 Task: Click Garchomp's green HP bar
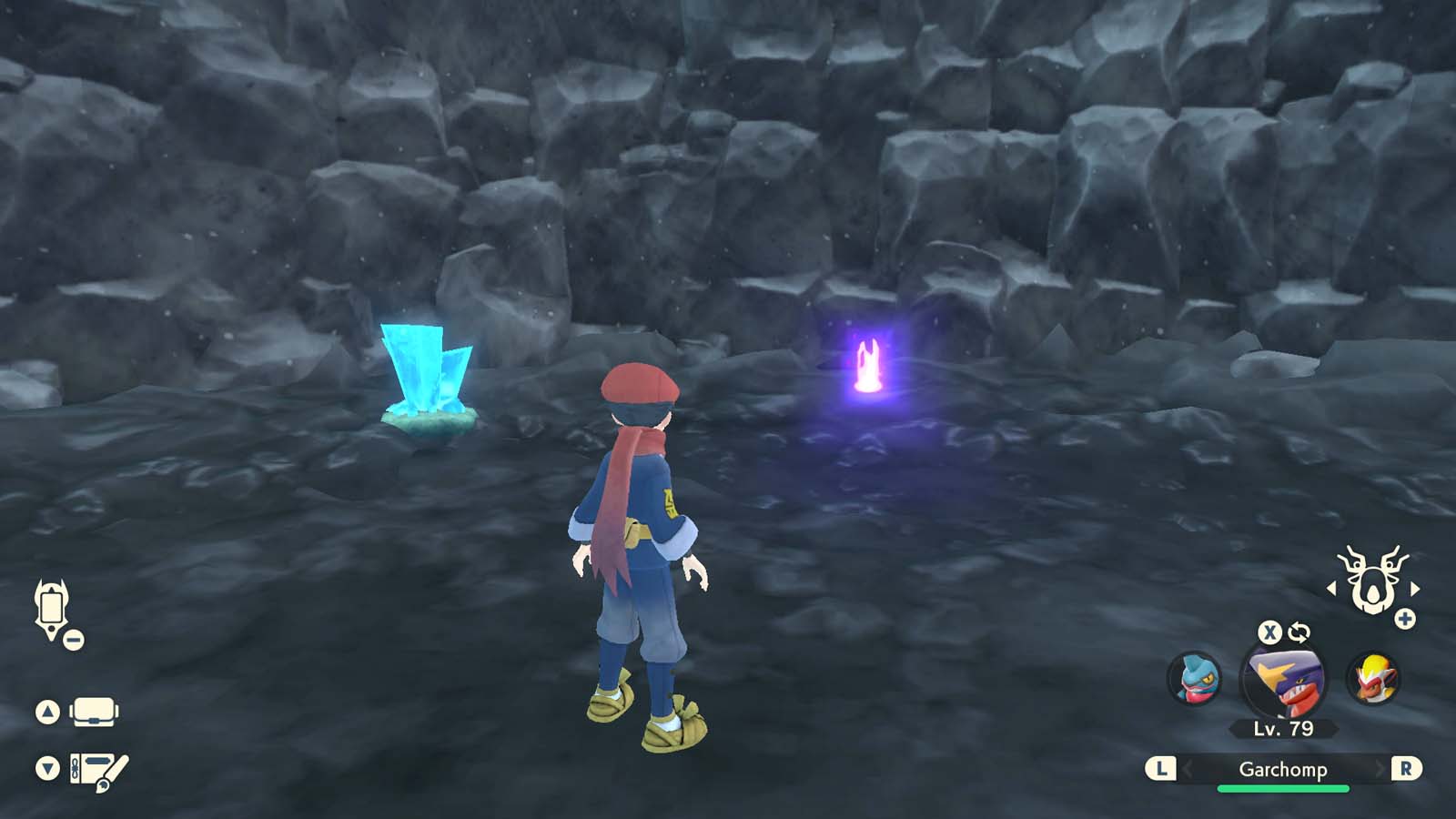pos(1284,788)
